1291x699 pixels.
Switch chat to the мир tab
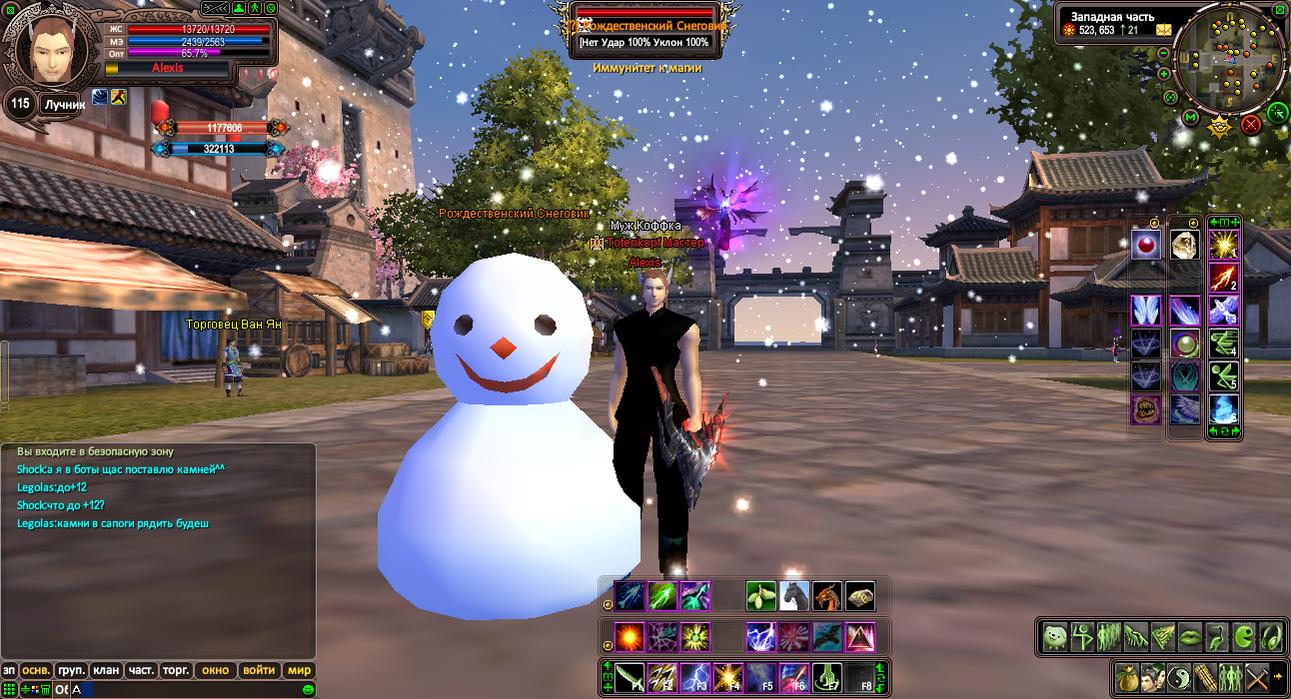[x=298, y=670]
